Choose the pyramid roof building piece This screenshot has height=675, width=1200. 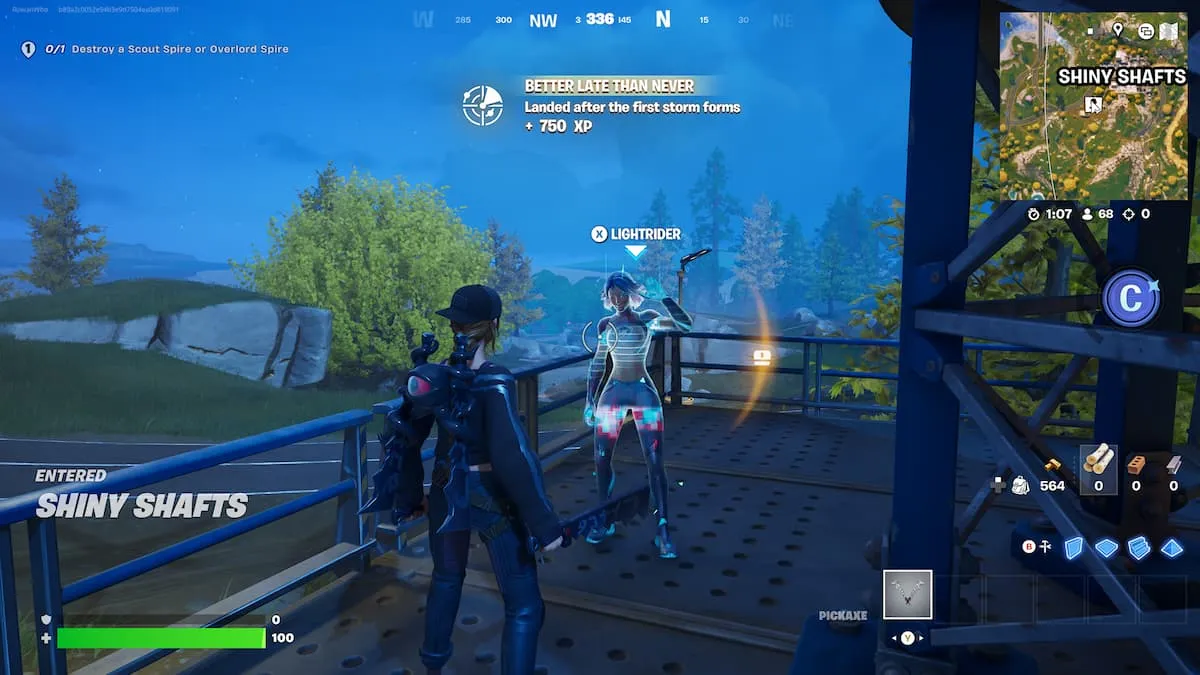pos(1172,547)
